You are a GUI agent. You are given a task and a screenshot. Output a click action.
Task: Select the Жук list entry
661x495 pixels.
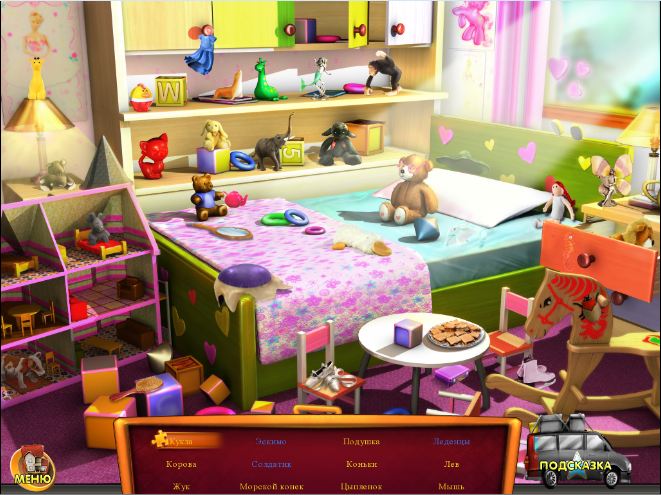(x=181, y=486)
